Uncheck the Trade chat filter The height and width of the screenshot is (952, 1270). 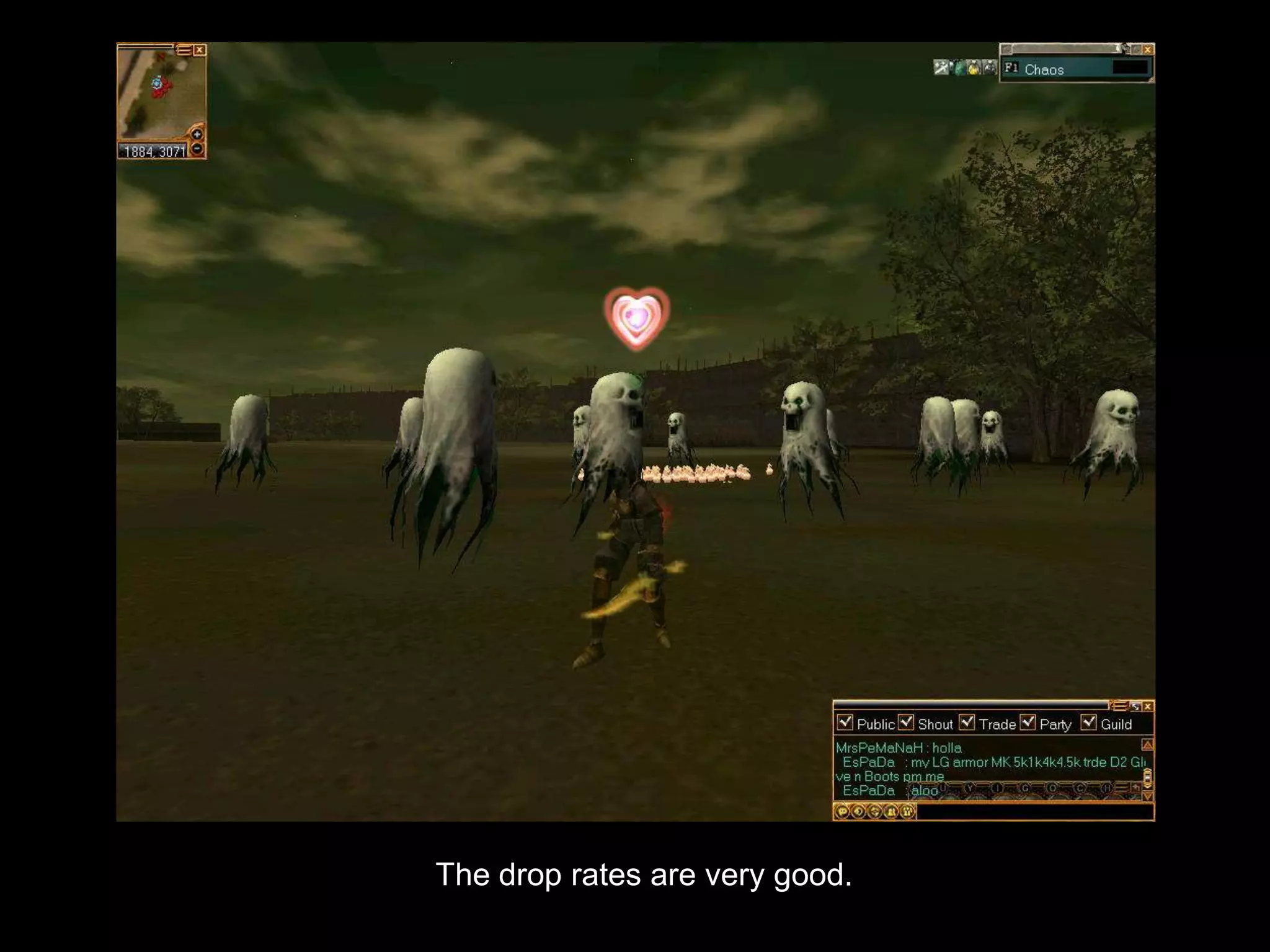(966, 723)
